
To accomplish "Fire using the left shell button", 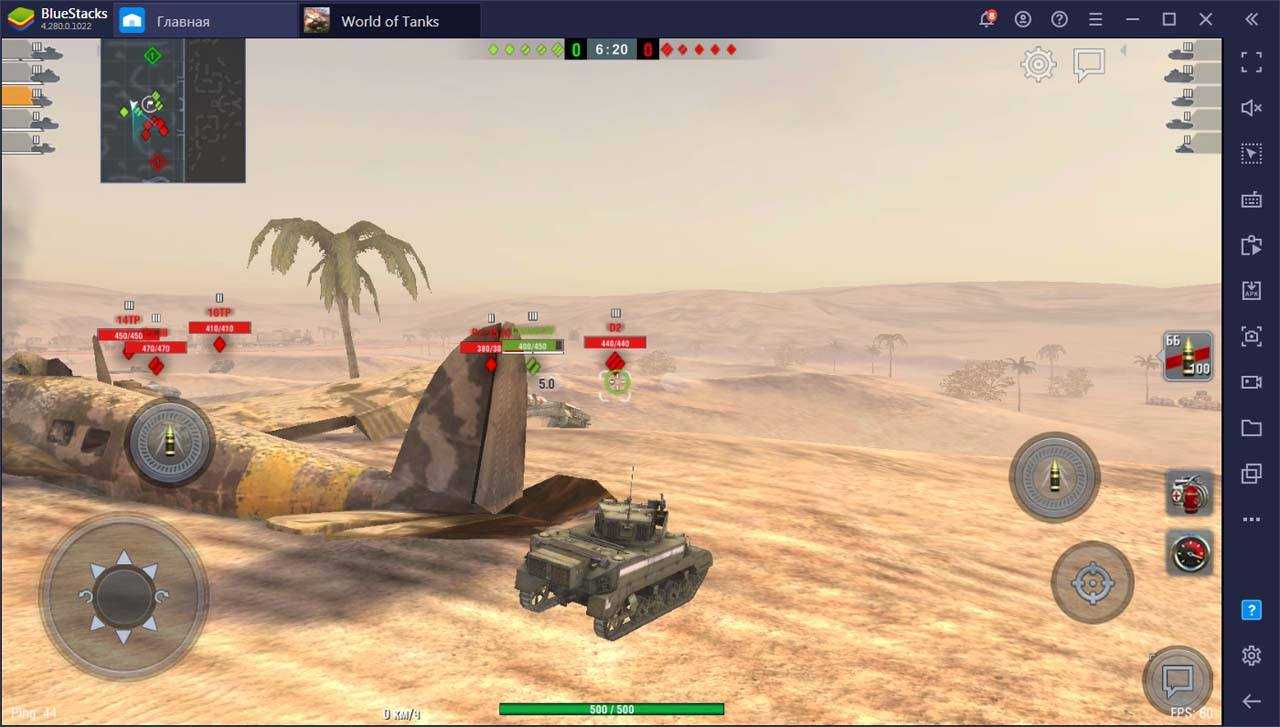I will pyautogui.click(x=169, y=441).
